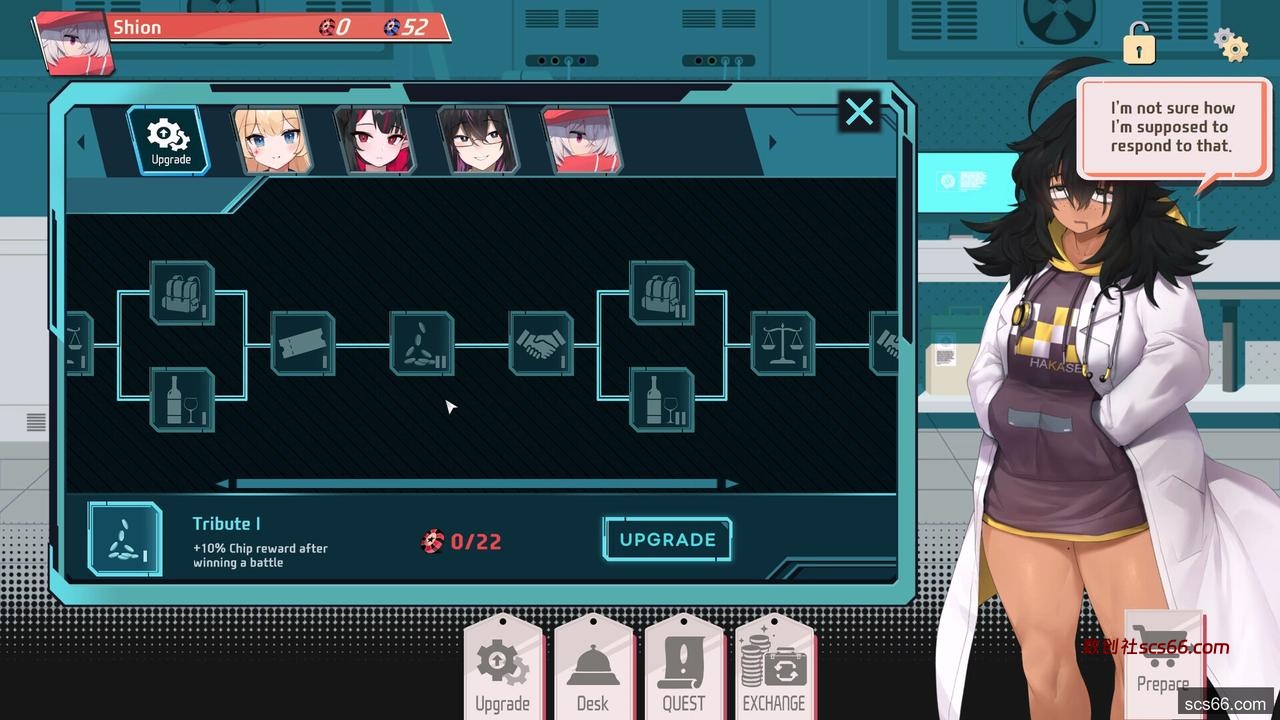Select the blonde character tab

click(272, 141)
